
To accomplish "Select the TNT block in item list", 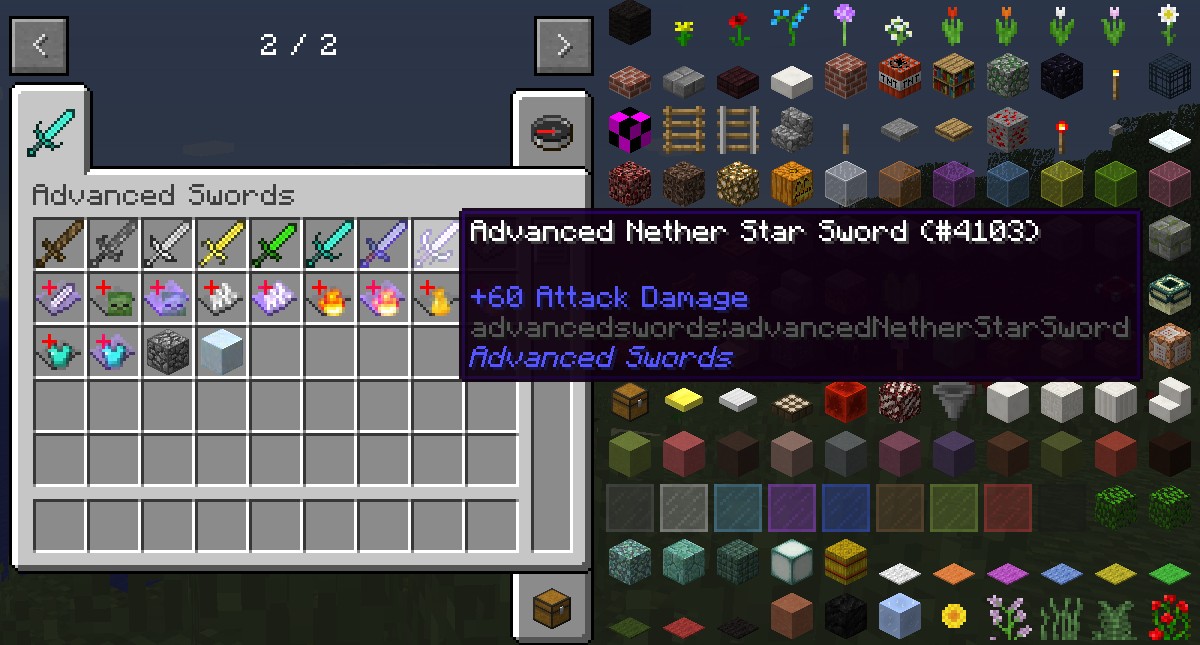I will click(899, 76).
